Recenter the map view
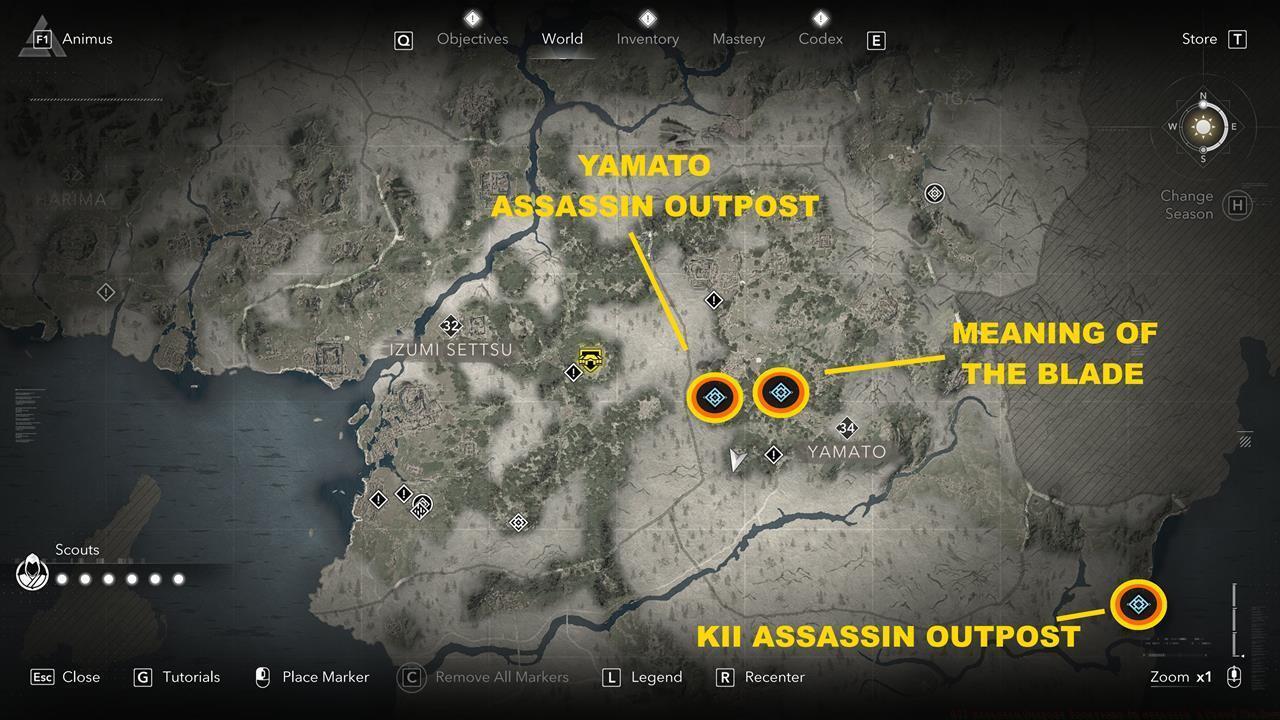The width and height of the screenshot is (1280, 720). point(775,677)
